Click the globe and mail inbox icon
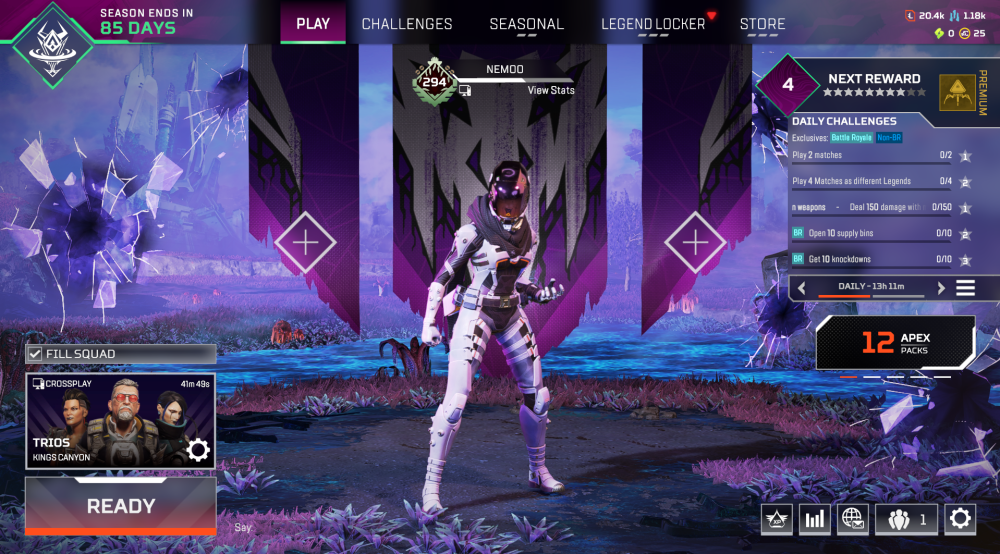Screen dimensions: 1000x554 click(x=852, y=519)
